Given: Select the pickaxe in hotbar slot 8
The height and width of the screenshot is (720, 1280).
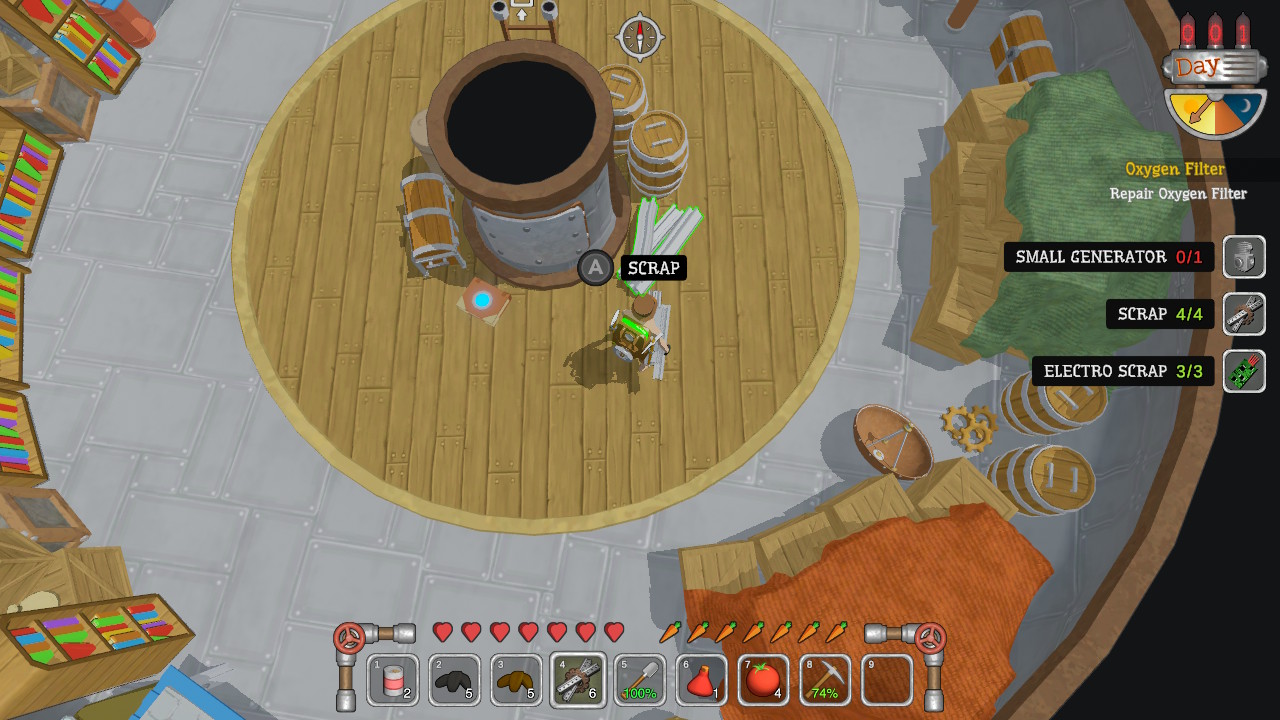Looking at the screenshot, I should coord(826,679).
